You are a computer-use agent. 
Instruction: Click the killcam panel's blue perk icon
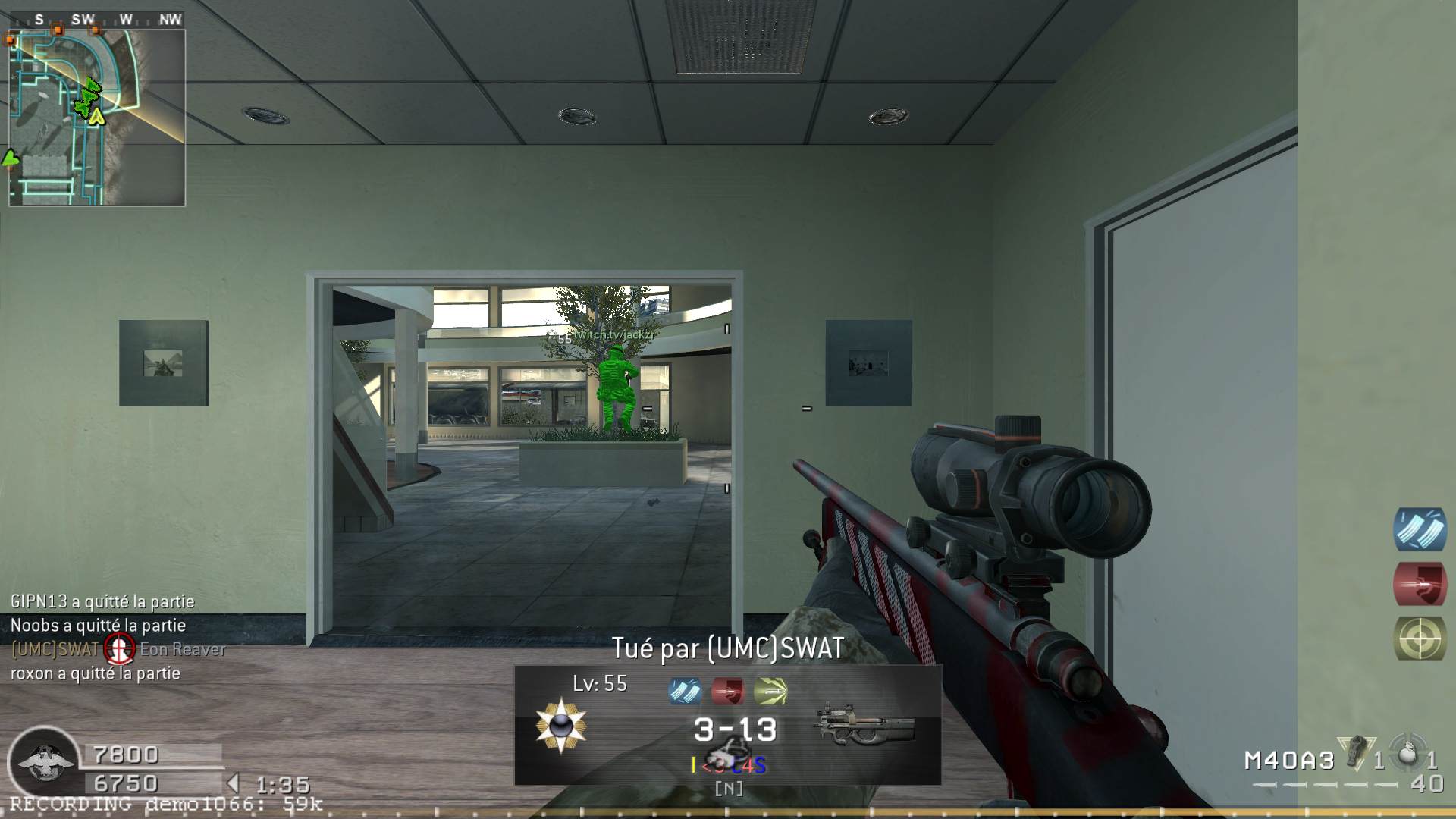(x=684, y=692)
